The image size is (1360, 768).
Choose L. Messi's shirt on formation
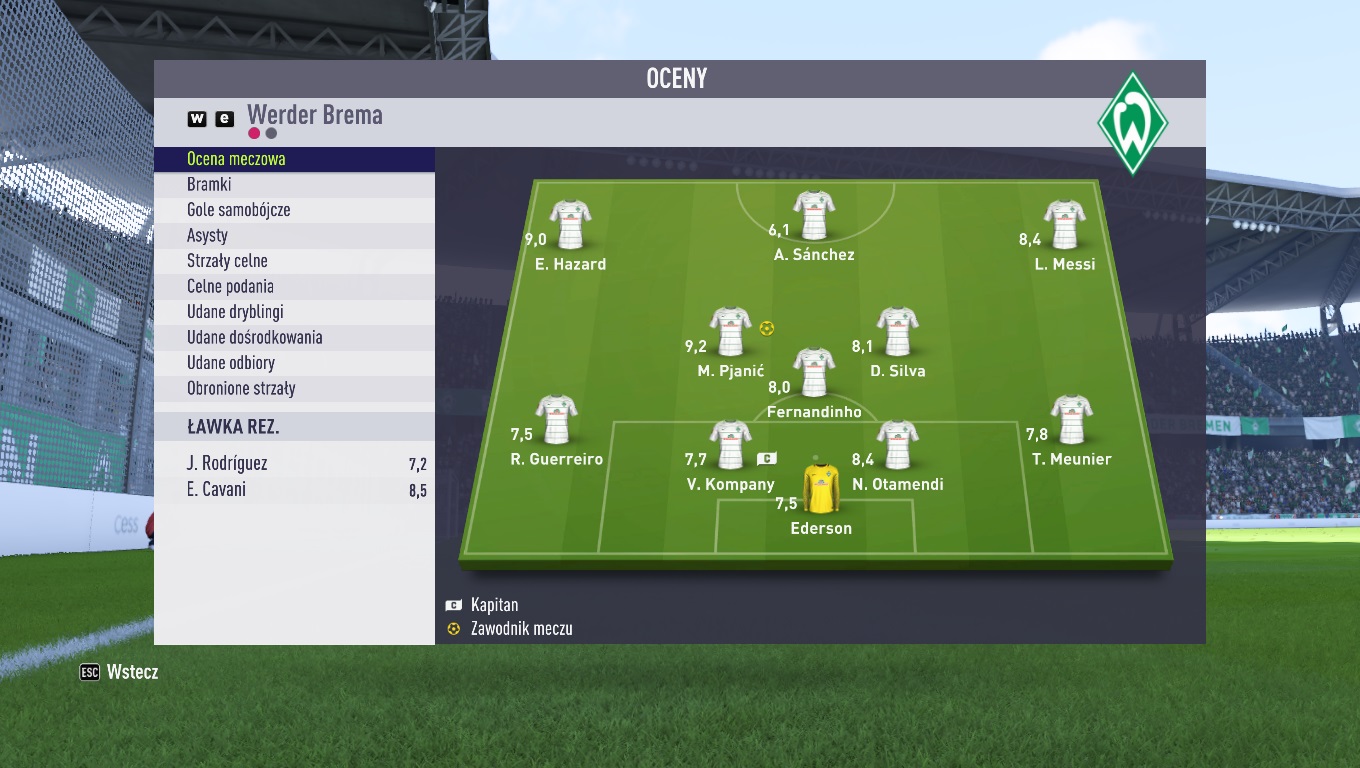pyautogui.click(x=1065, y=226)
